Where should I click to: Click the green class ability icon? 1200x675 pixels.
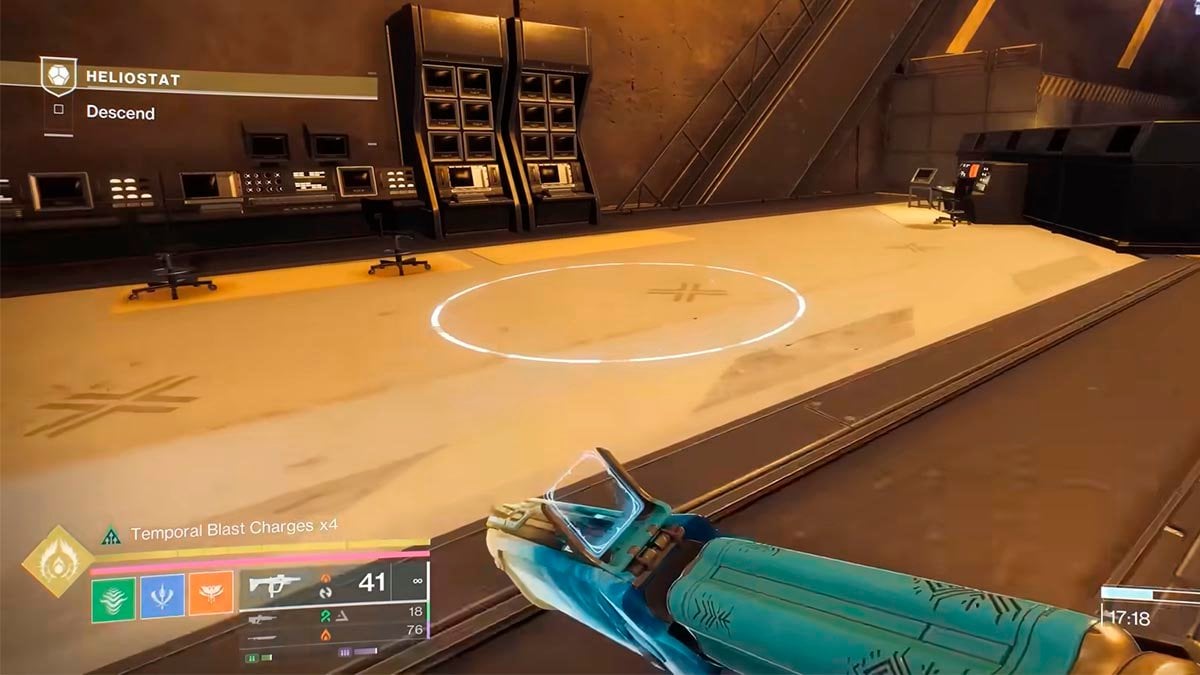coord(113,595)
